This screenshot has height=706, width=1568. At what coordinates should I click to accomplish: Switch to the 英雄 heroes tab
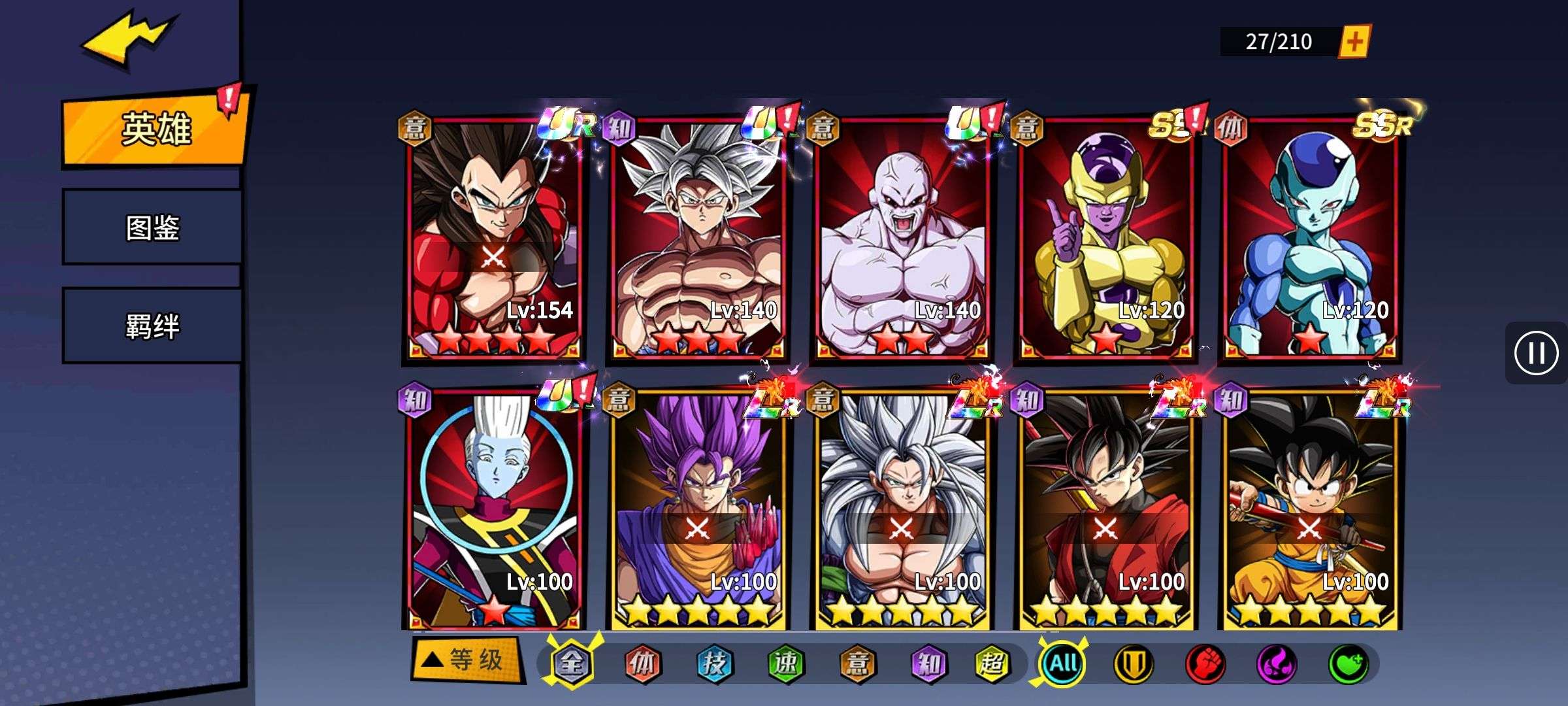point(155,129)
